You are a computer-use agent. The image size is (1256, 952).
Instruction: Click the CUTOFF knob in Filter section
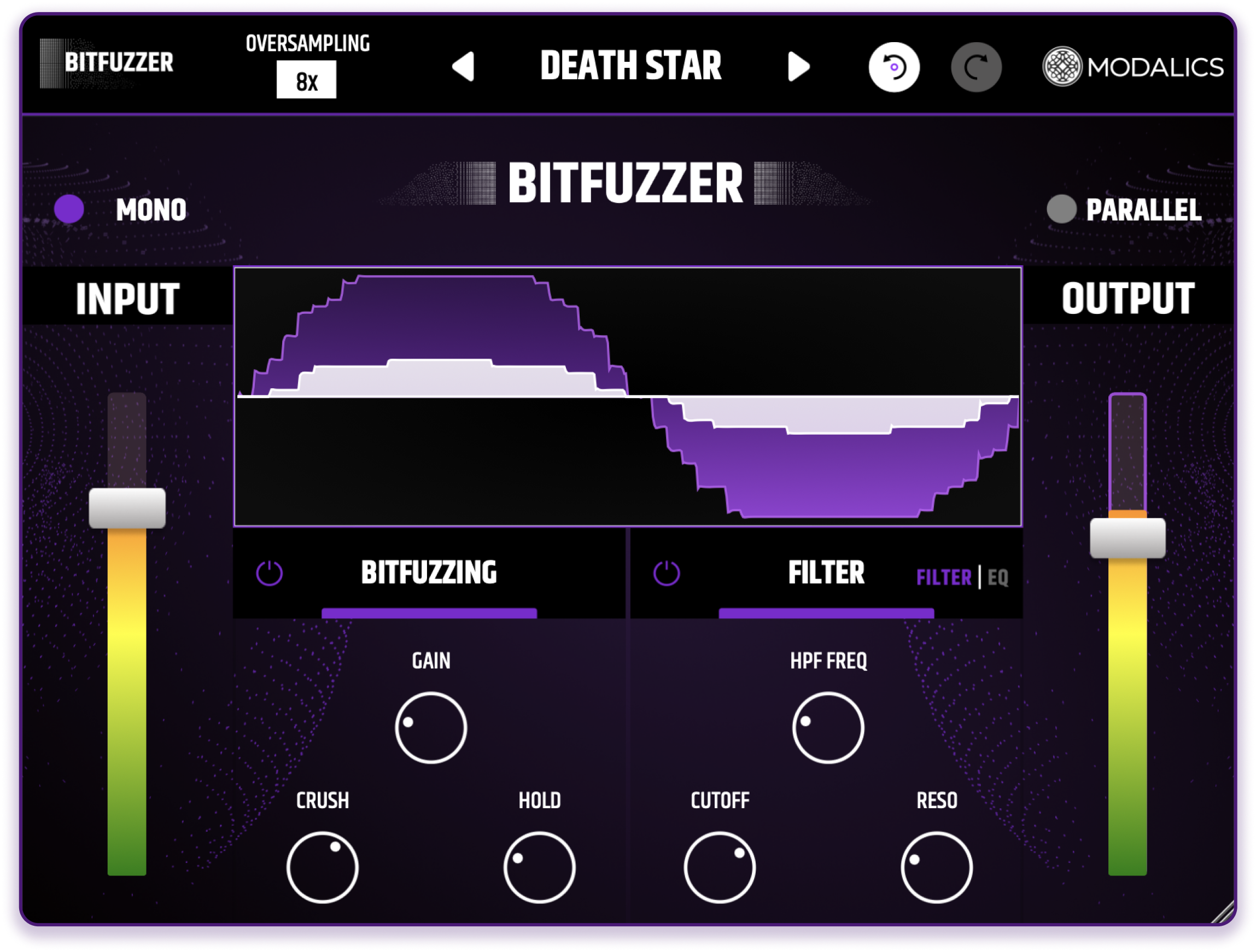(719, 868)
